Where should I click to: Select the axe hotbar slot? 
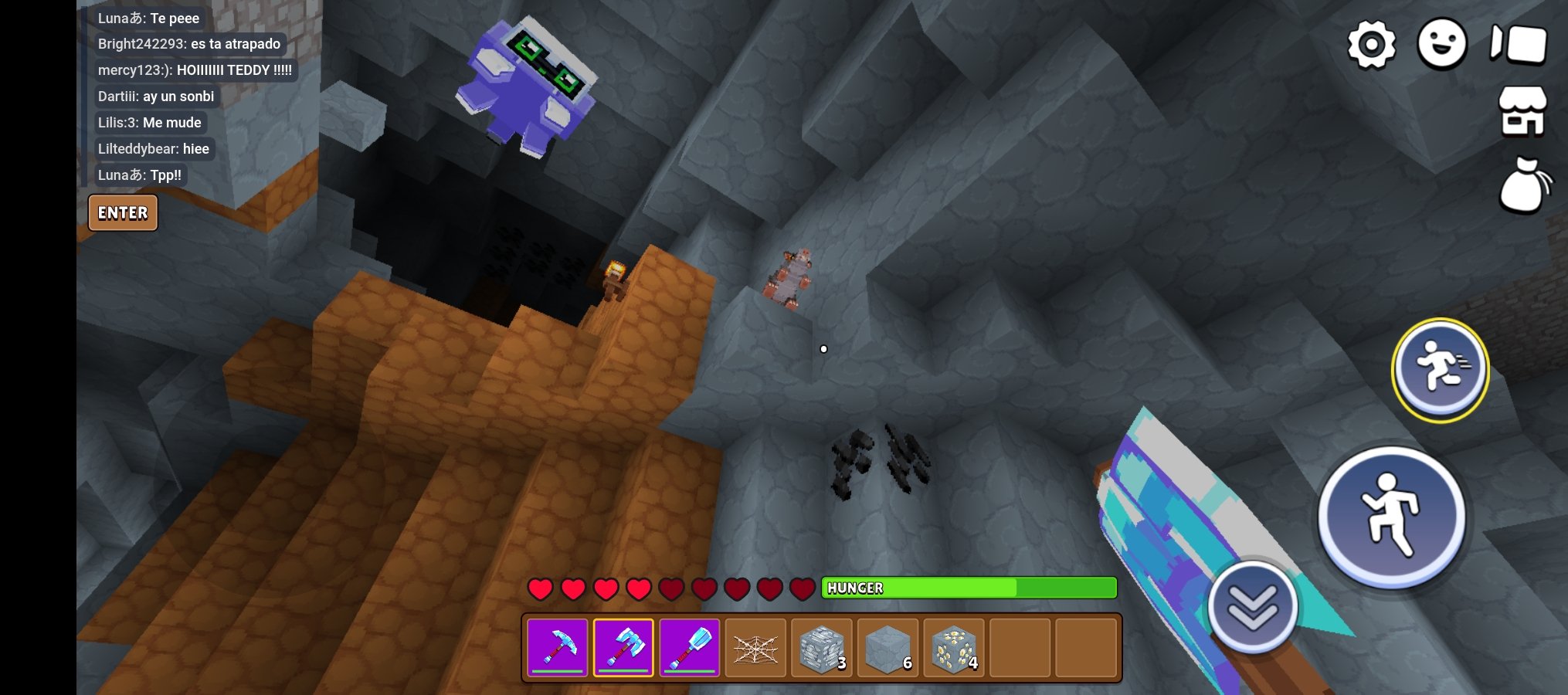click(623, 647)
